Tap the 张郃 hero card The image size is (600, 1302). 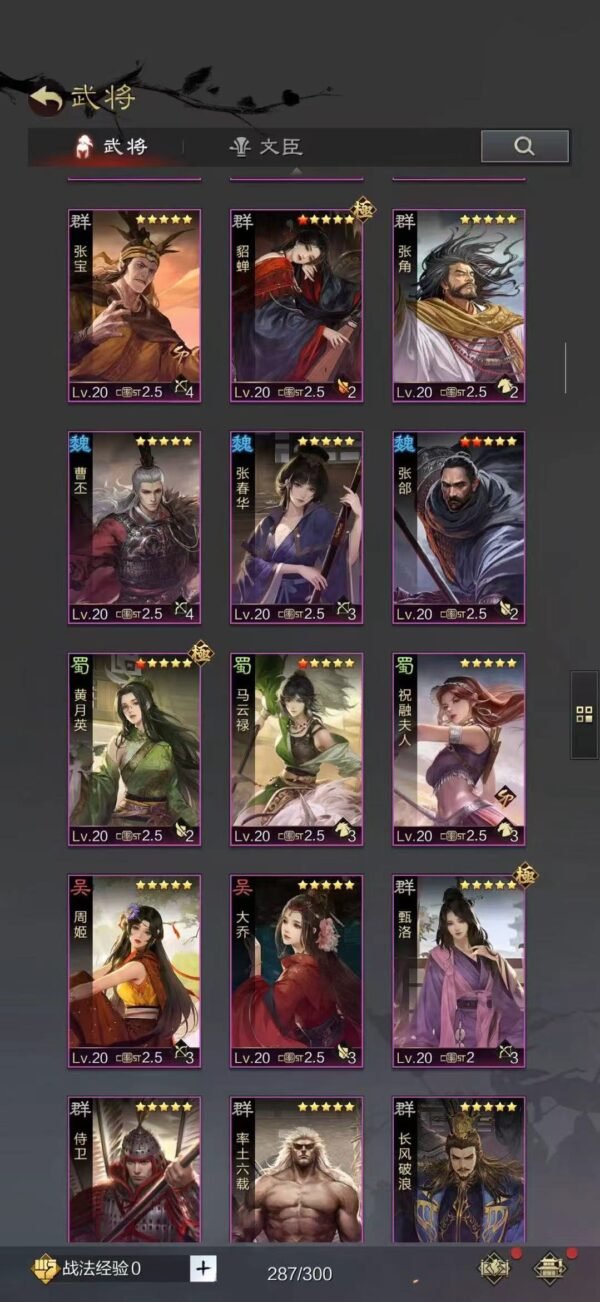(x=458, y=527)
